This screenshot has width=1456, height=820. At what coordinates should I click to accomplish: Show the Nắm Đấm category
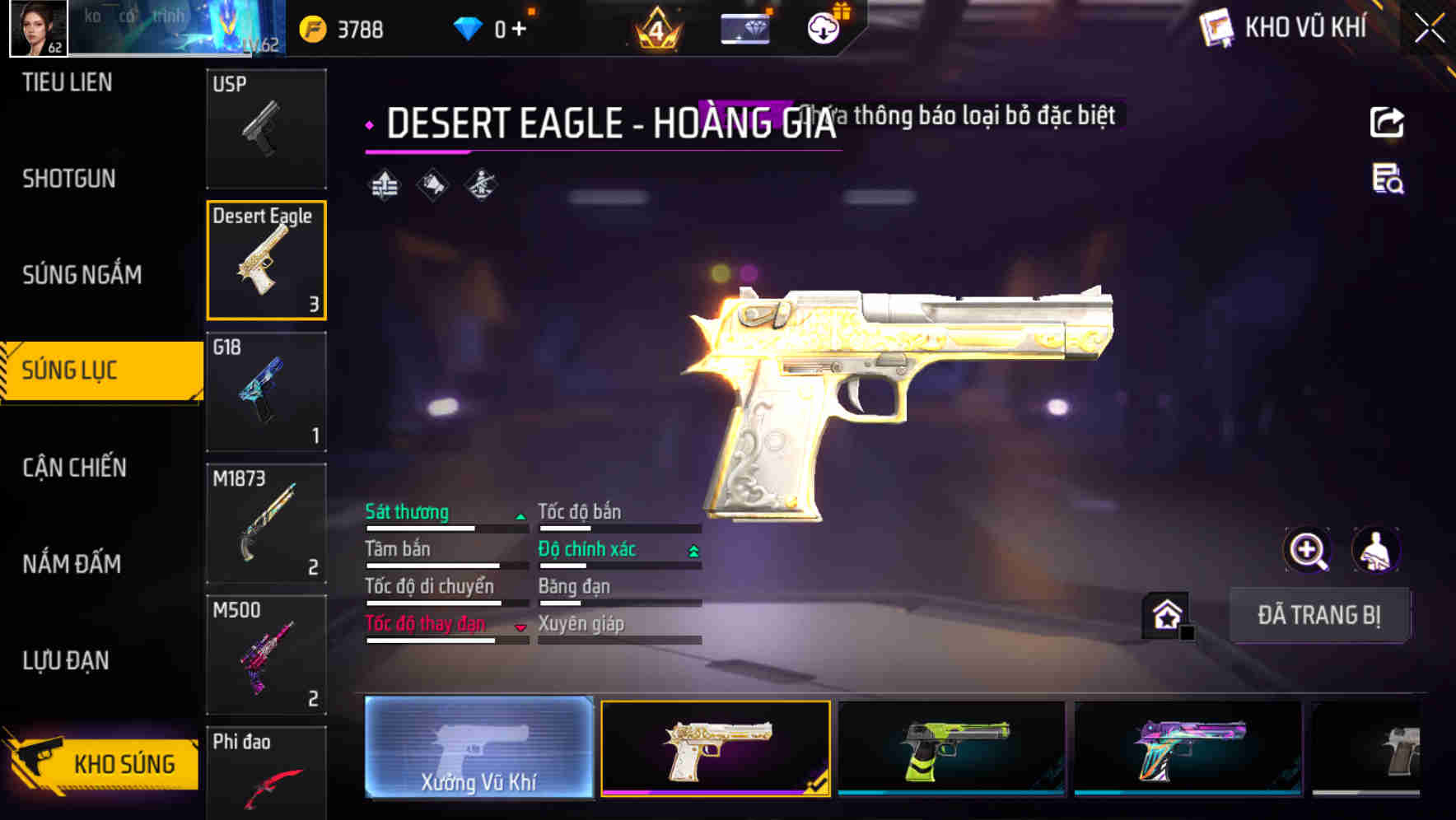coord(72,564)
